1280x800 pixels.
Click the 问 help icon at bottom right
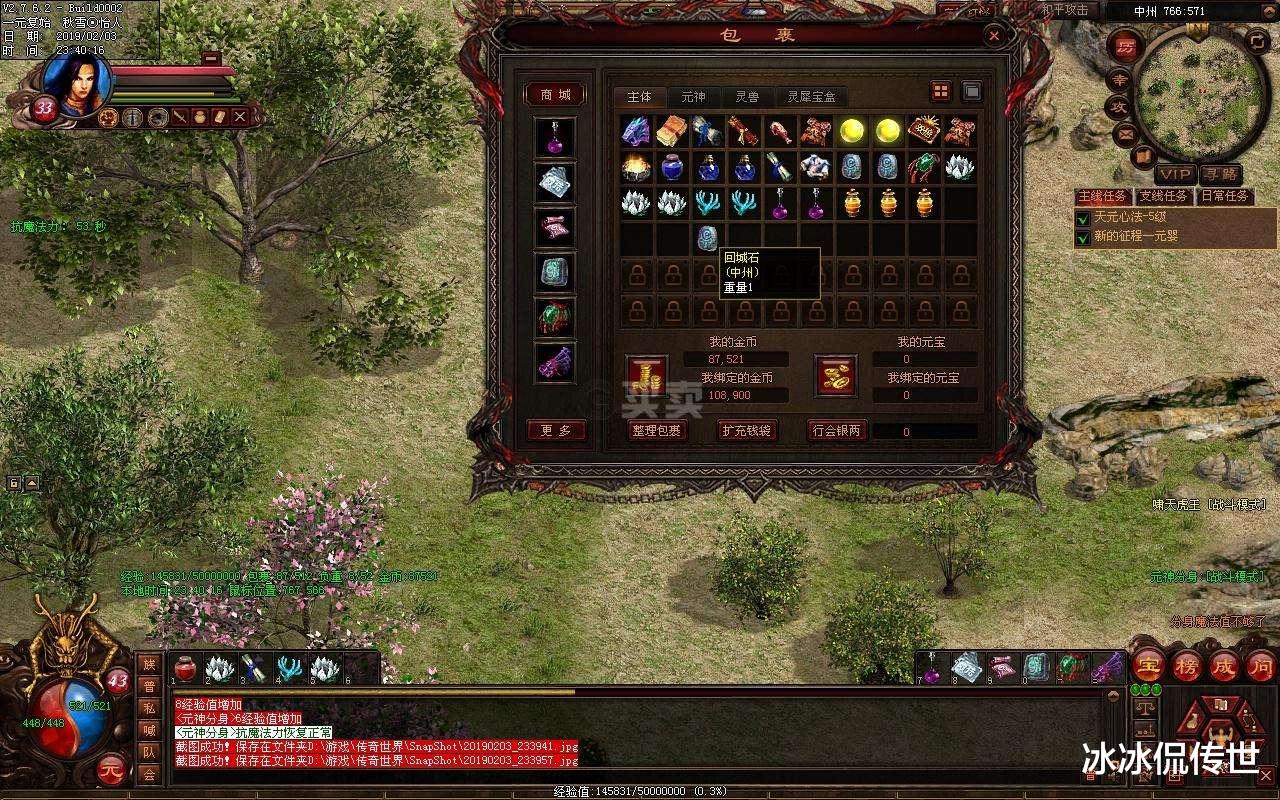coord(1262,667)
